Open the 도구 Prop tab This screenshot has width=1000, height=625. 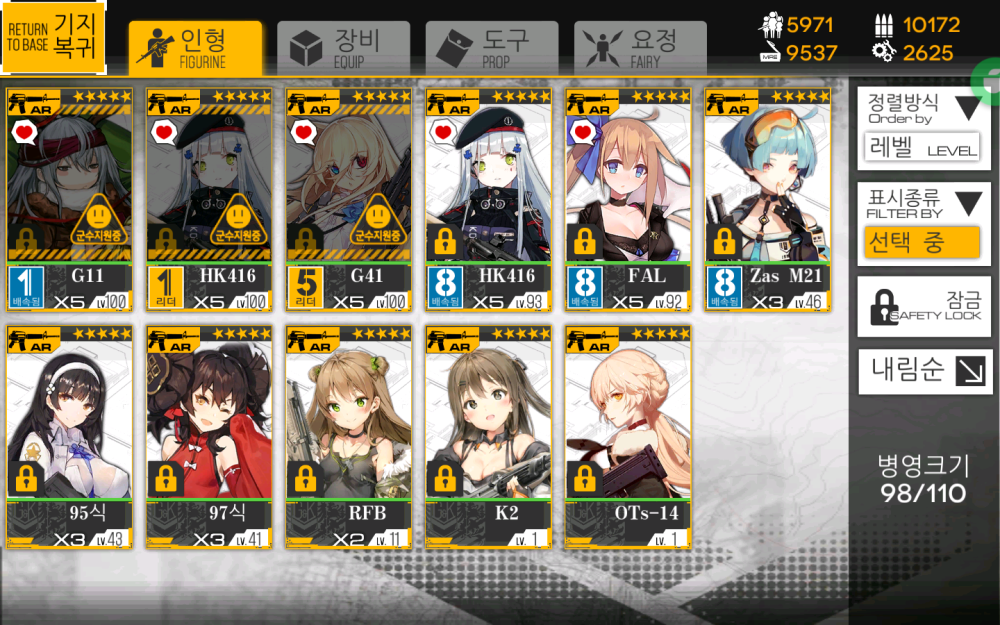(x=491, y=46)
